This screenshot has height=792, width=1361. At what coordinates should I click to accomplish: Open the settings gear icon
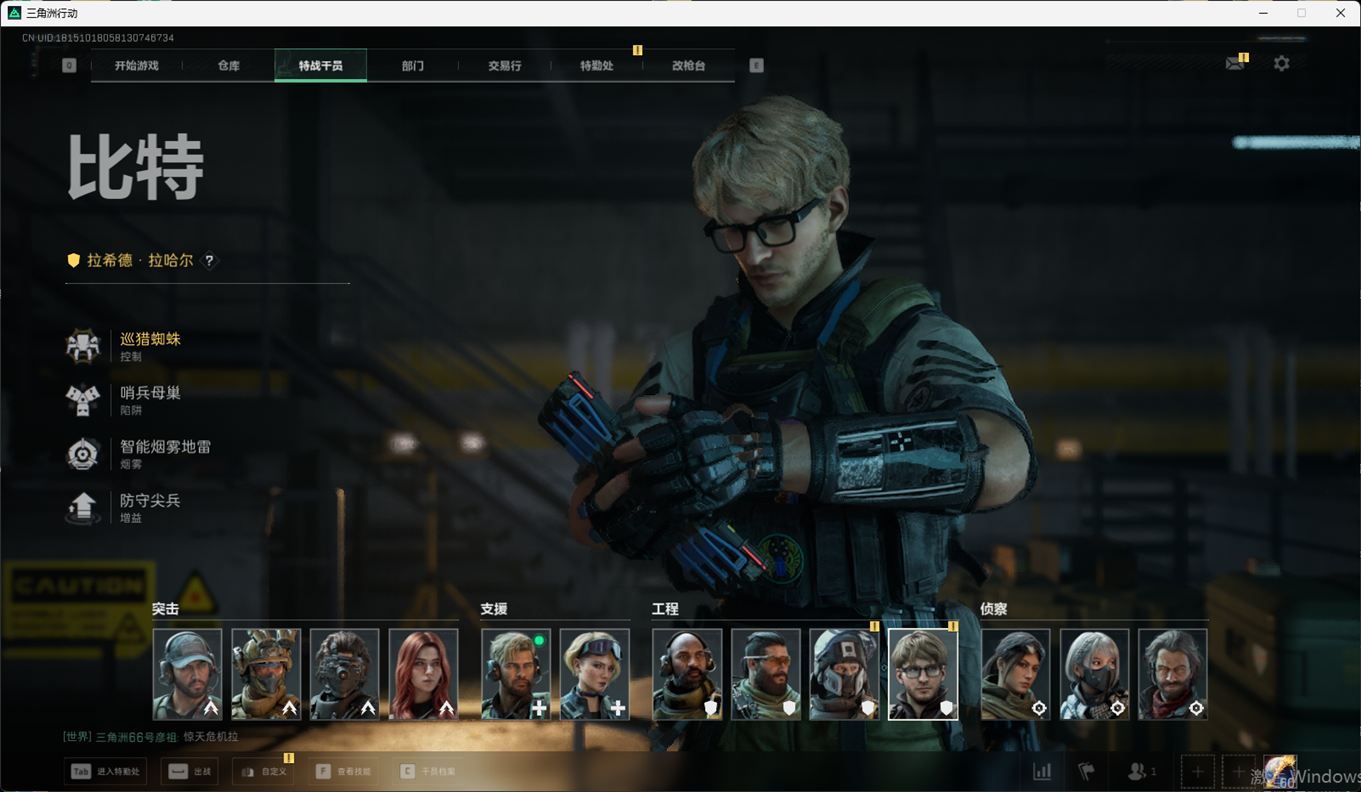[1281, 64]
